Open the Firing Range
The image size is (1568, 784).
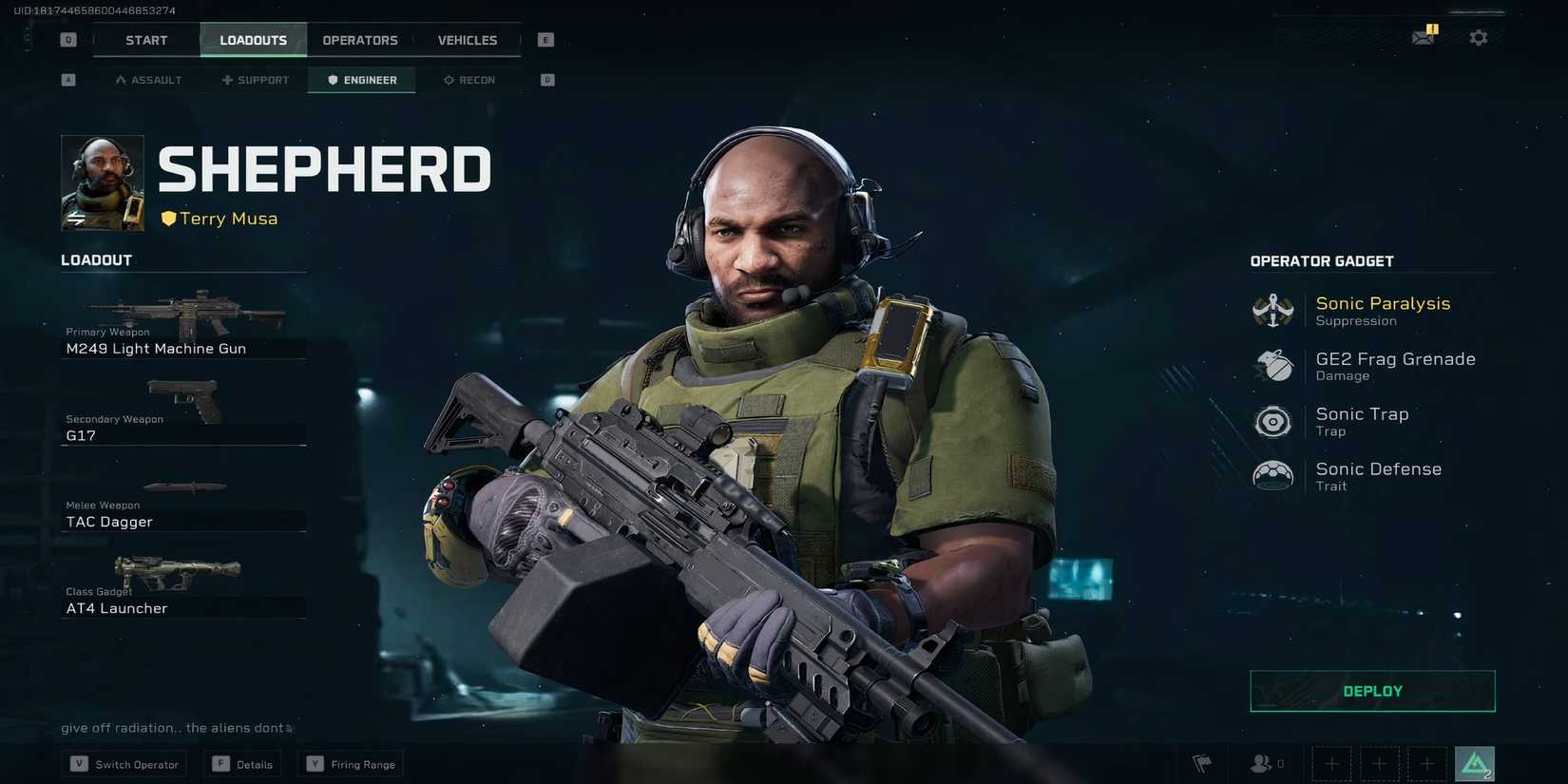pos(350,763)
